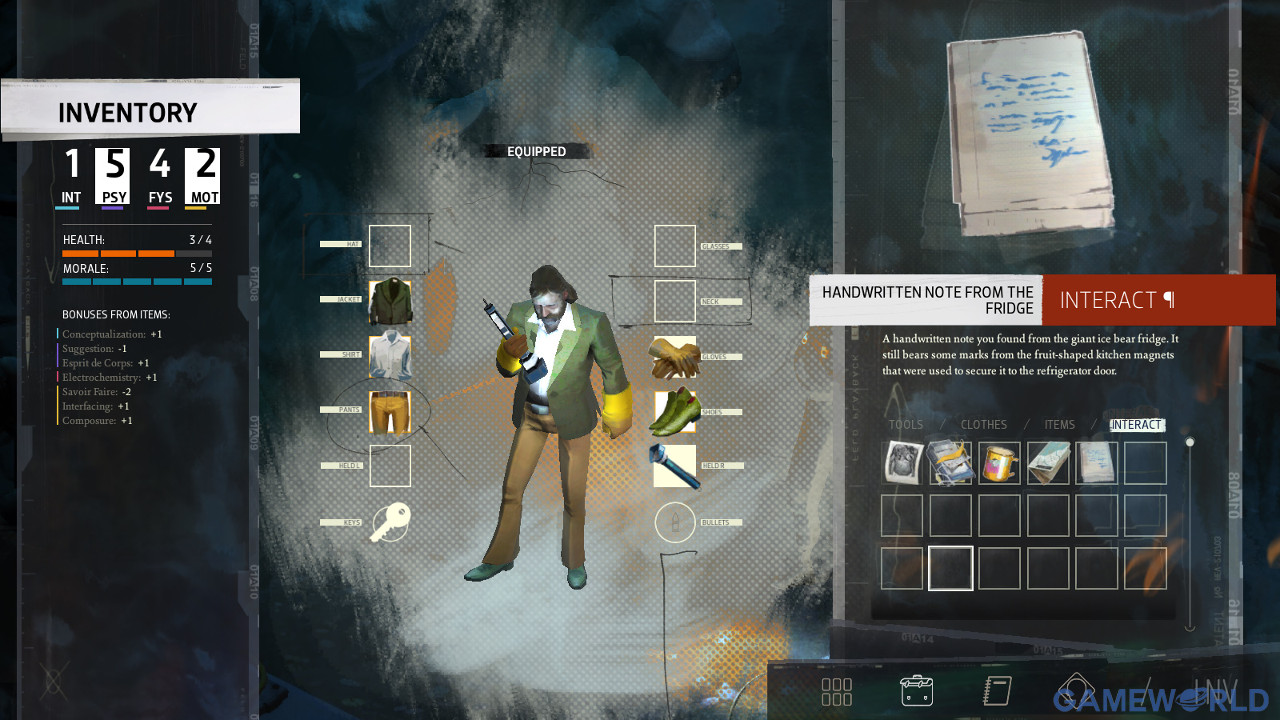Screen dimensions: 1280x720
Task: Open the briefcase inventory icon
Action: (x=916, y=691)
